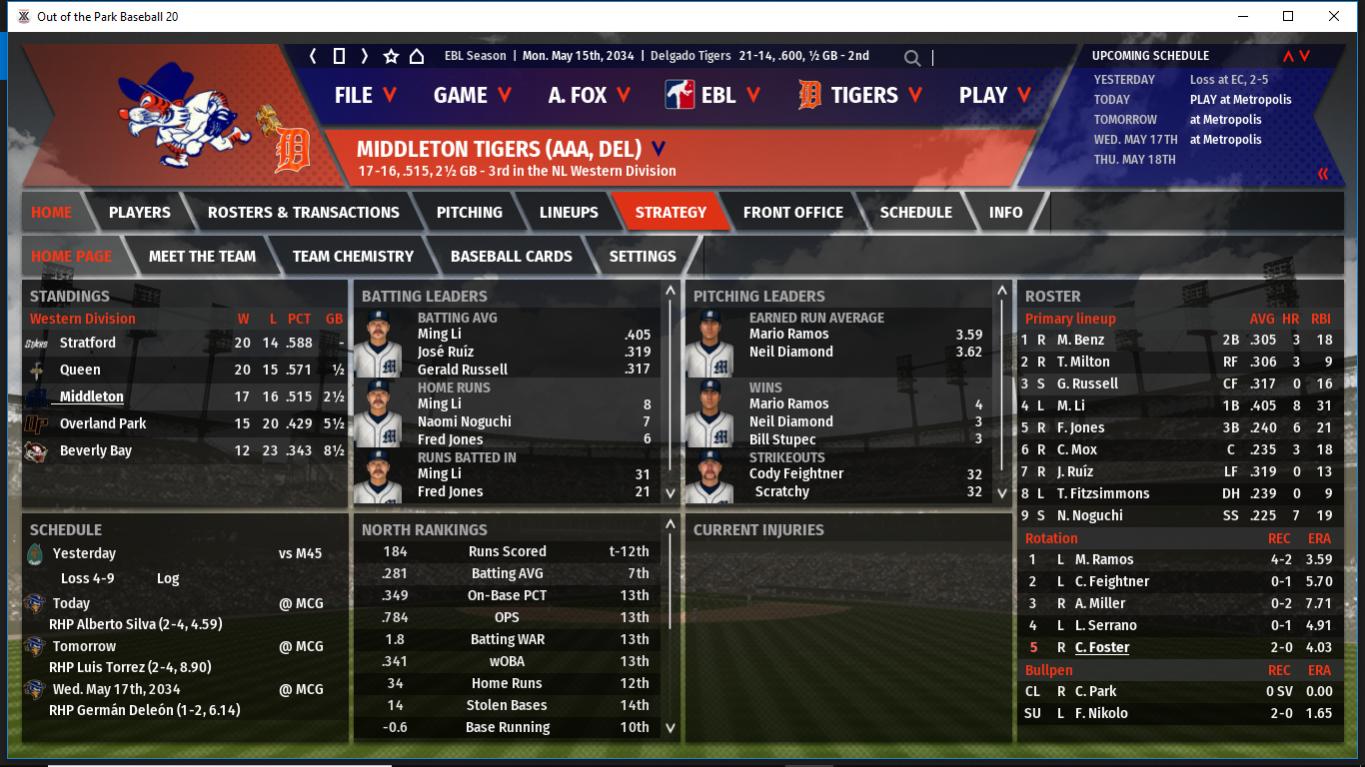The image size is (1365, 767).
Task: Expand the Middleton Tigers team dropdown
Action: click(x=658, y=149)
